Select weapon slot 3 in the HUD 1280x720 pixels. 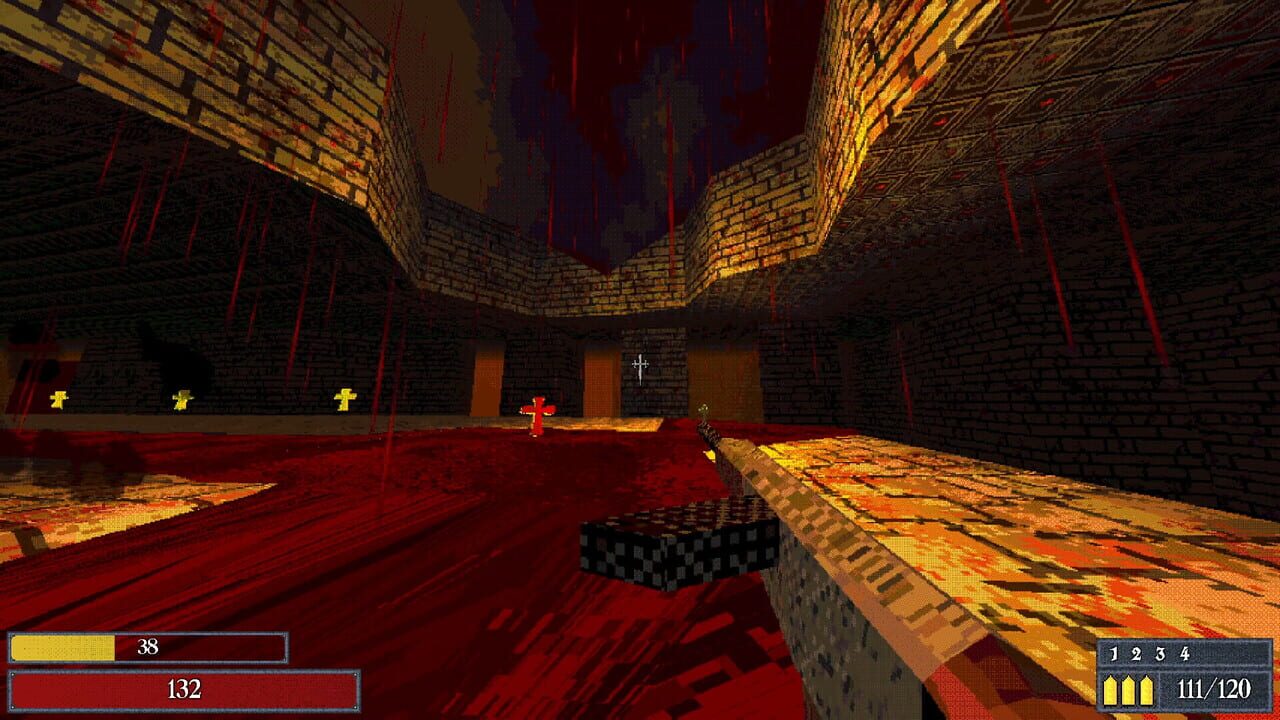coord(1160,655)
